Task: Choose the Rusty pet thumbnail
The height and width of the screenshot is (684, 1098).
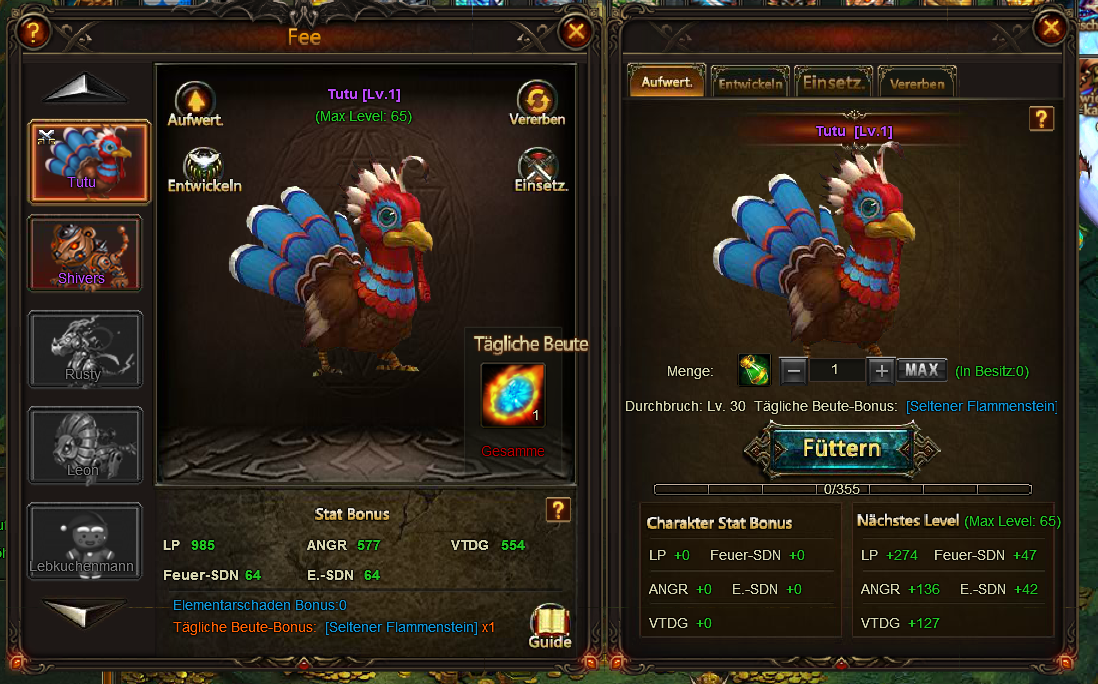Action: [x=84, y=349]
